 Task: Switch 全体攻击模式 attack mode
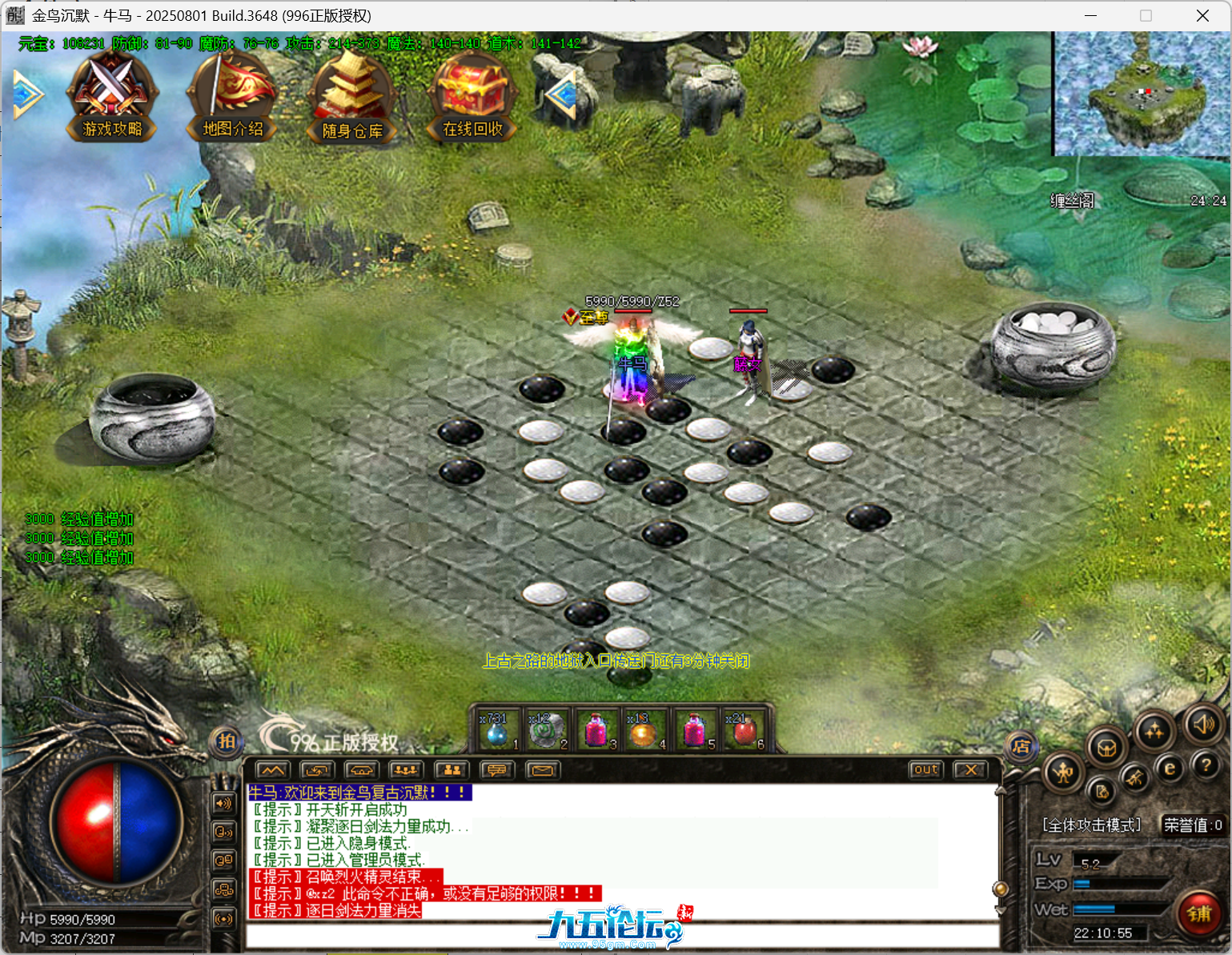pos(1091,824)
